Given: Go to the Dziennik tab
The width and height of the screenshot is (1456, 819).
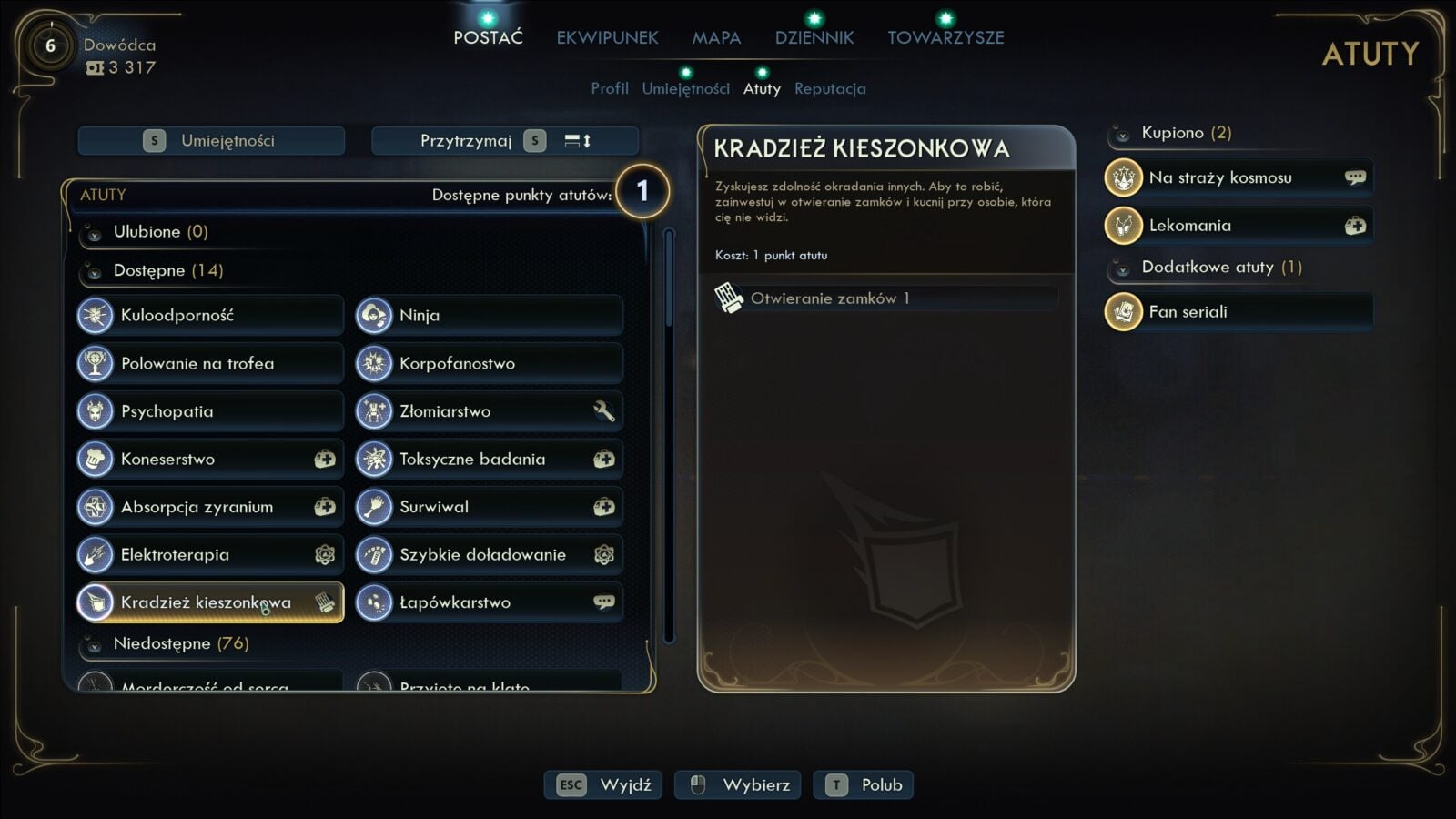Looking at the screenshot, I should pos(814,37).
